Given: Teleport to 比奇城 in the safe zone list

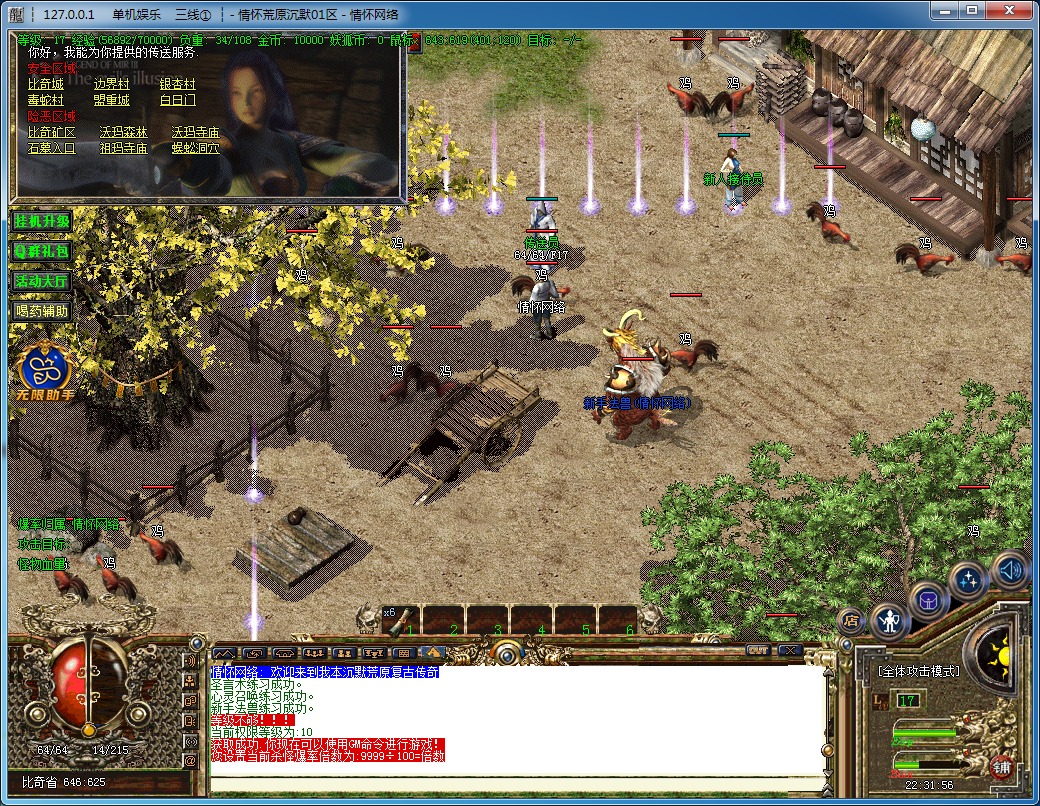Looking at the screenshot, I should 45,84.
